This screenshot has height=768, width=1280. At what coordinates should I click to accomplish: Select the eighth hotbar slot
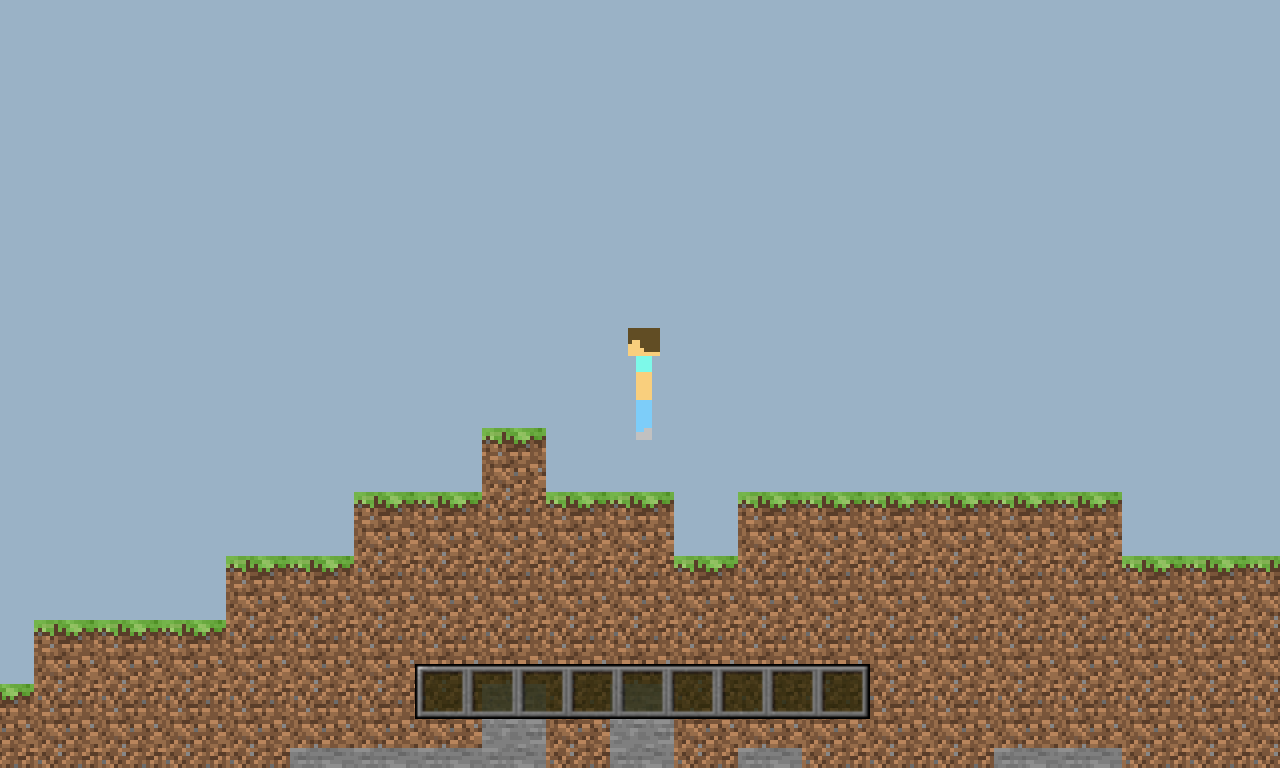(x=793, y=688)
